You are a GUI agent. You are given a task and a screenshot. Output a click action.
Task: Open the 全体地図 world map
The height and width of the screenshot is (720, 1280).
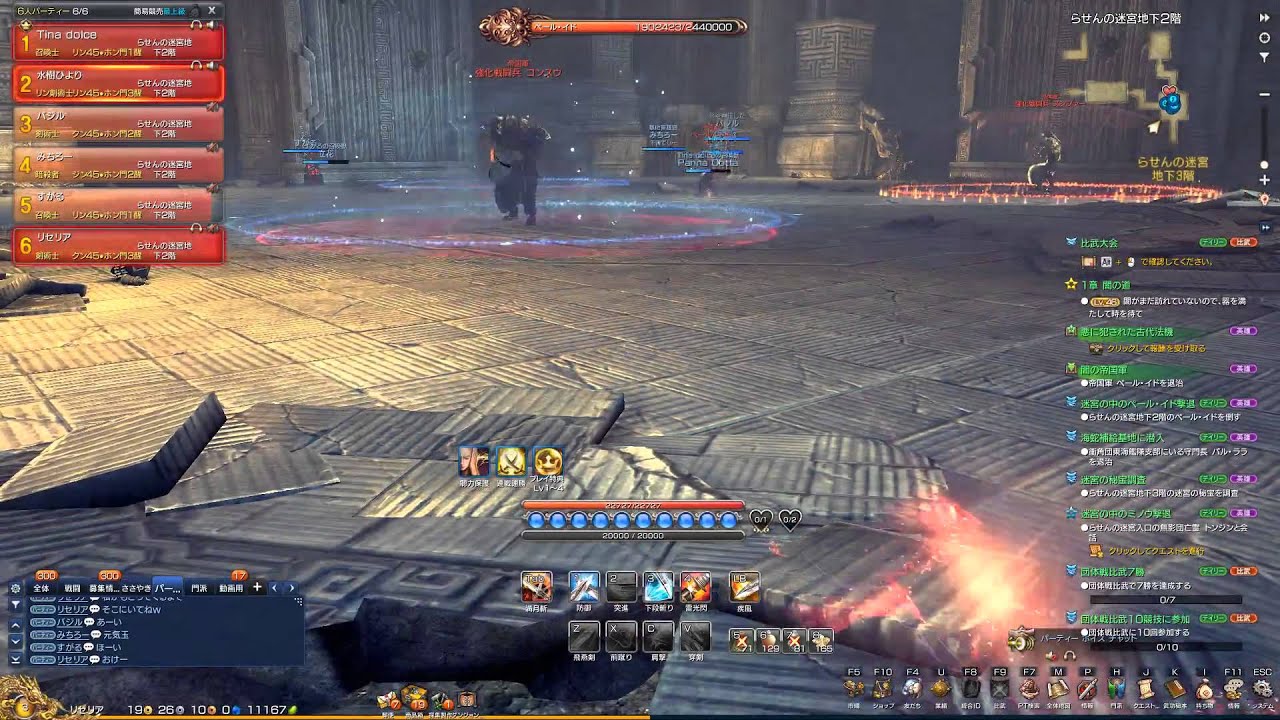tap(1058, 689)
